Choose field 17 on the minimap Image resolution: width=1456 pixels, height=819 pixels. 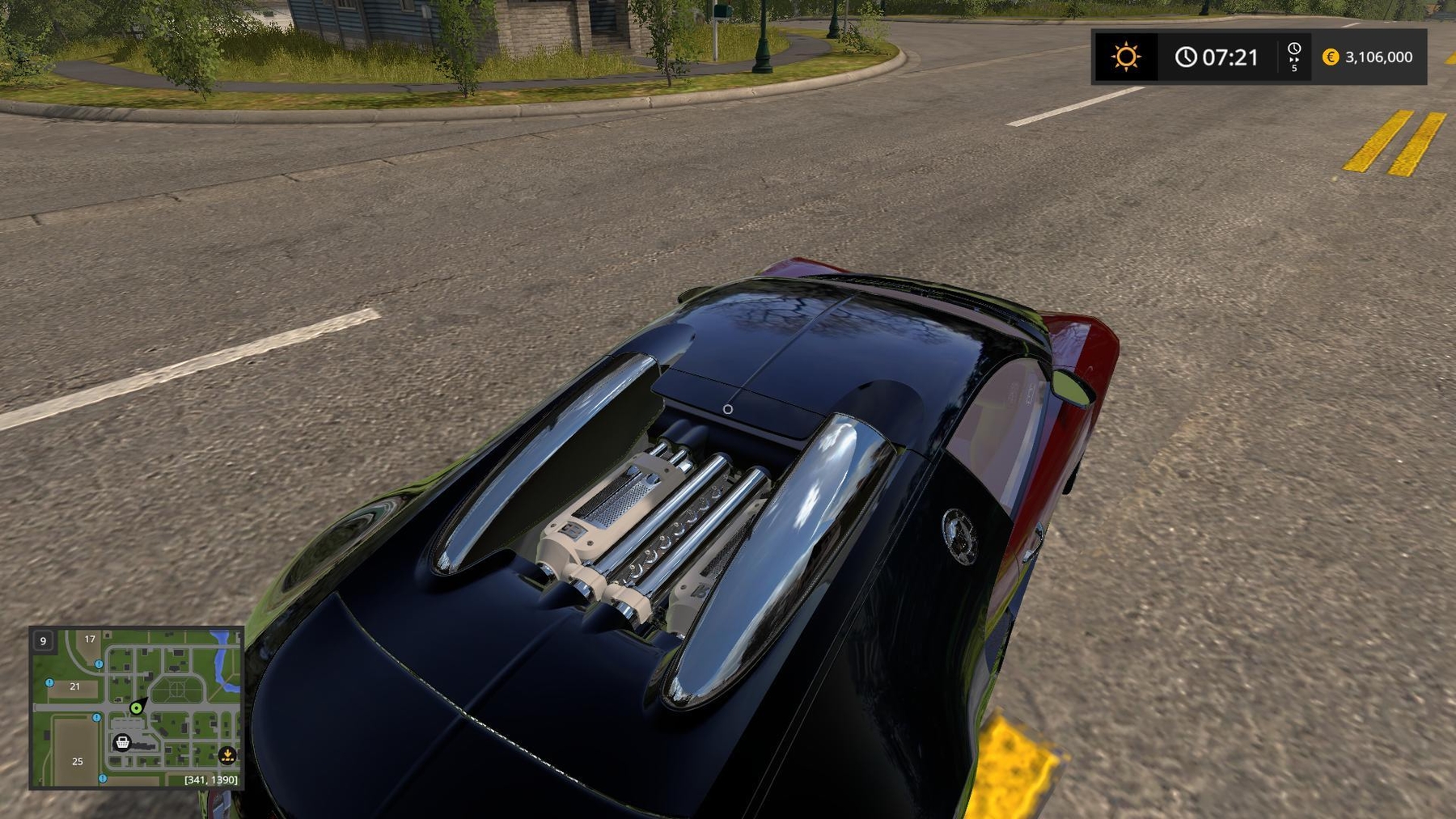(90, 639)
